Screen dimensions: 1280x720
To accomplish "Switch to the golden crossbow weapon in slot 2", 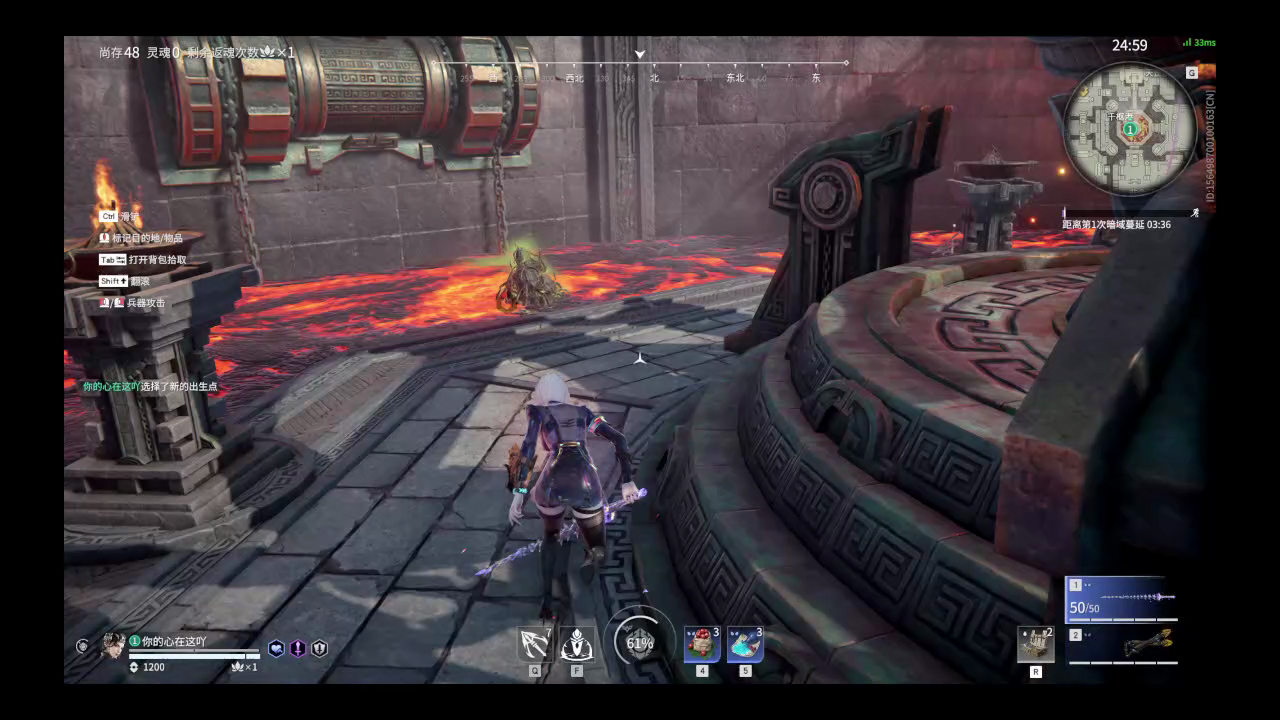I will pyautogui.click(x=1122, y=645).
